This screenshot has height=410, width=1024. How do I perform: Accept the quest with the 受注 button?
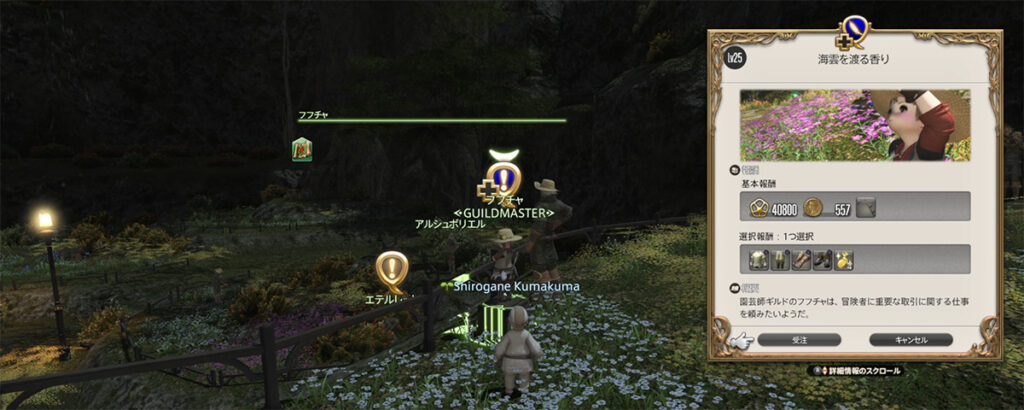click(799, 340)
